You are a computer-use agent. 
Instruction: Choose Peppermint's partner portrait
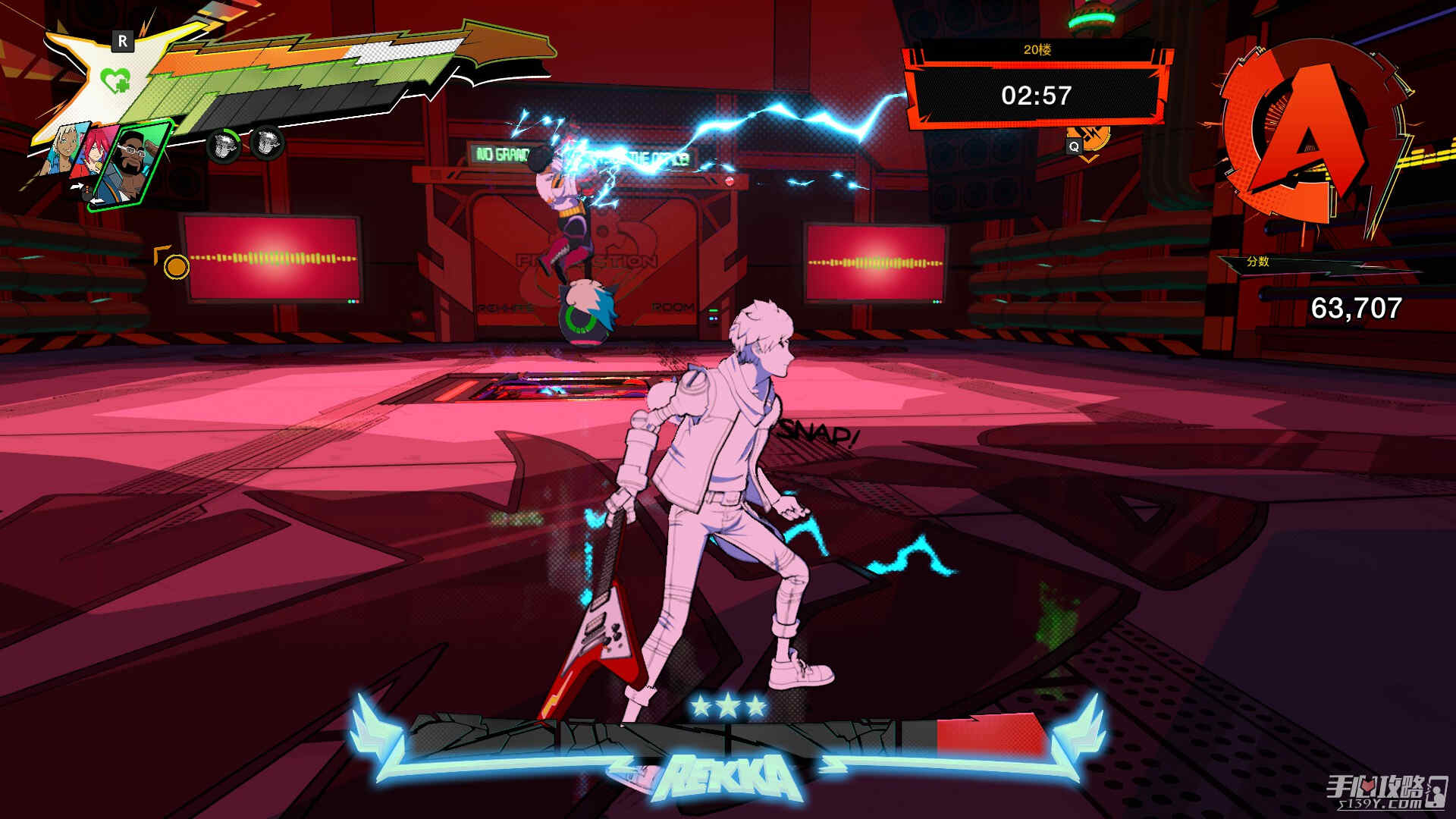coord(61,149)
